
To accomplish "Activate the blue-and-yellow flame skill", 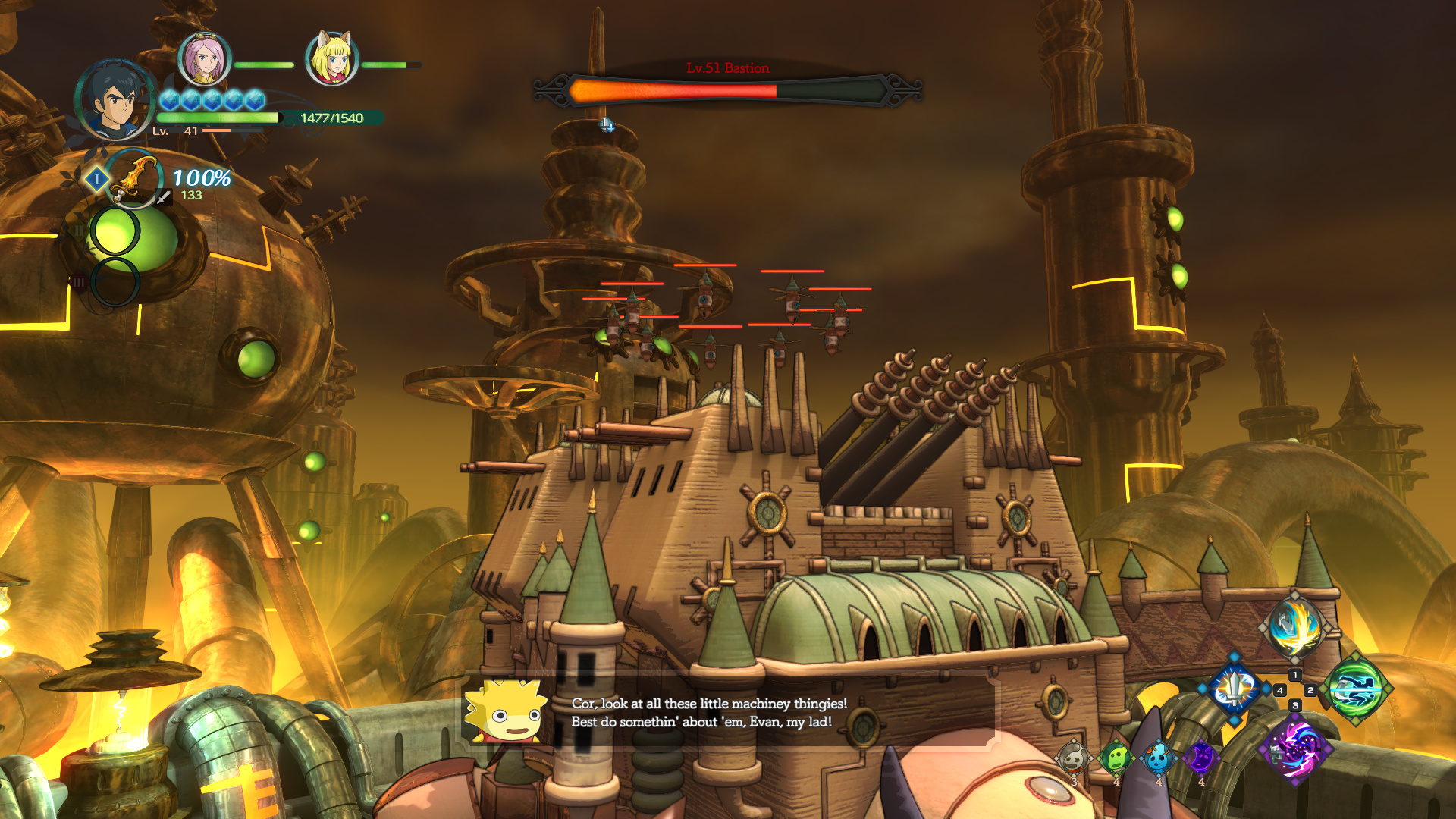I will coord(1294,627).
